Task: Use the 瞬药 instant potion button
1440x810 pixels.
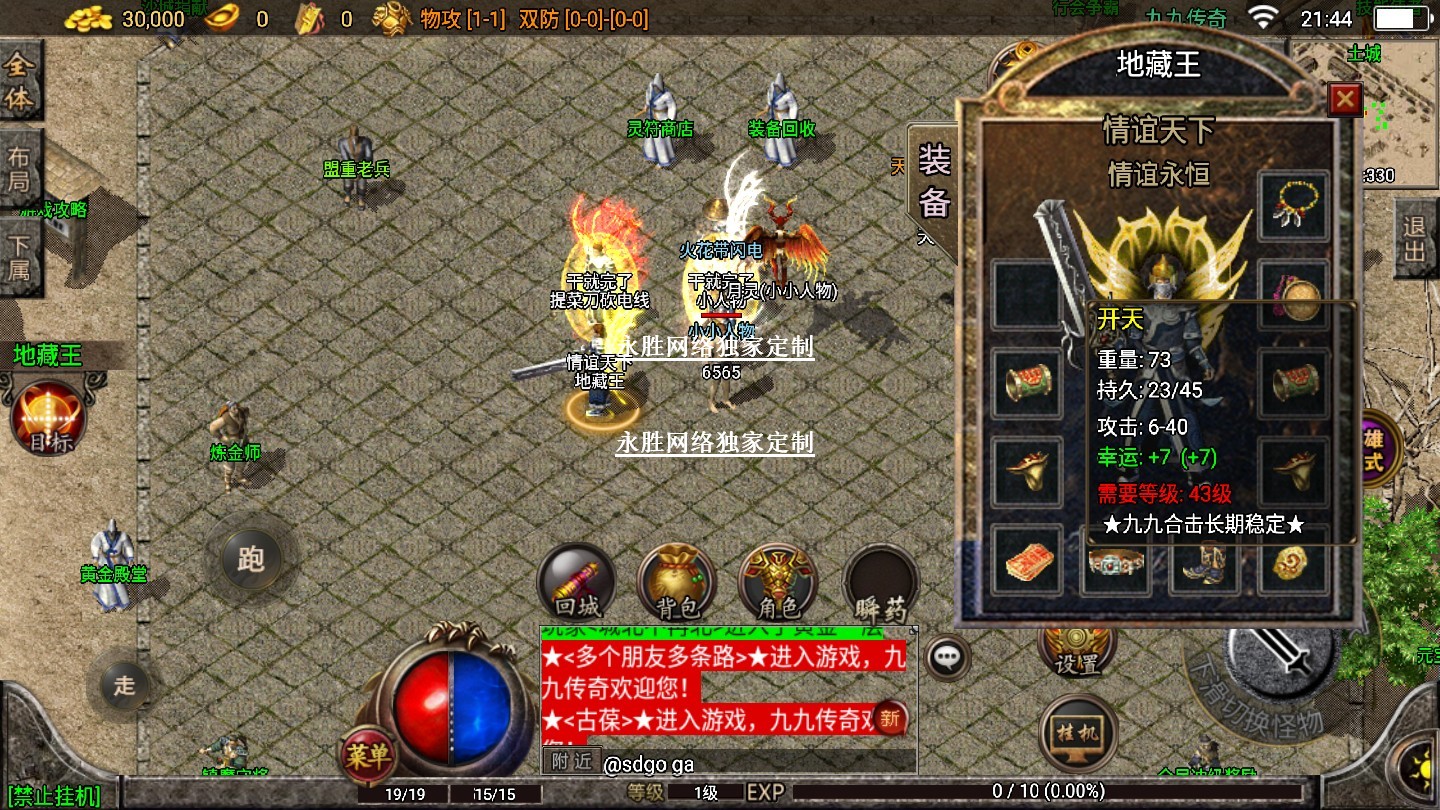Action: (x=880, y=581)
